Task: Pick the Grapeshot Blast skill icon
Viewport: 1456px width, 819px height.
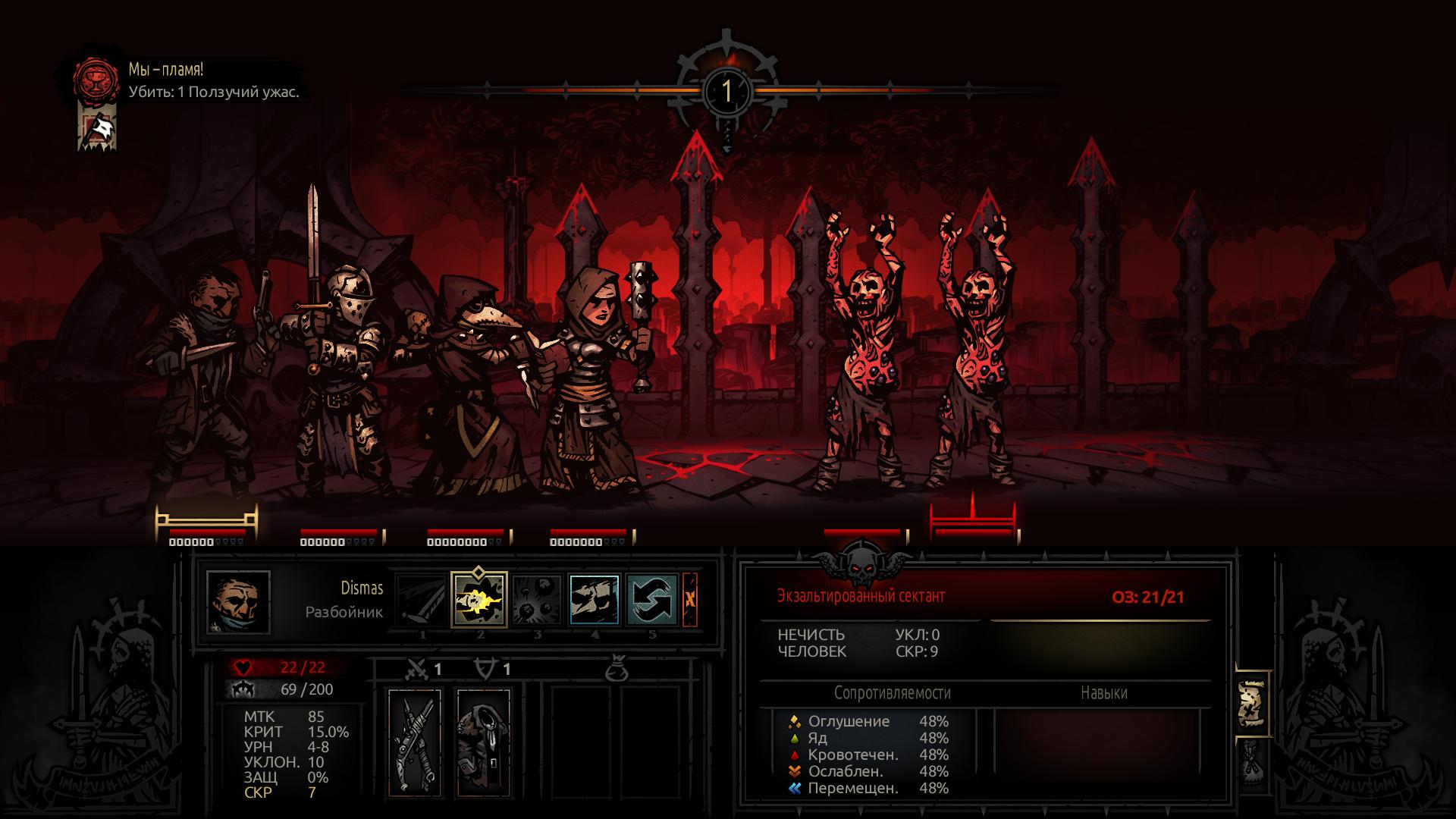Action: coord(537,599)
